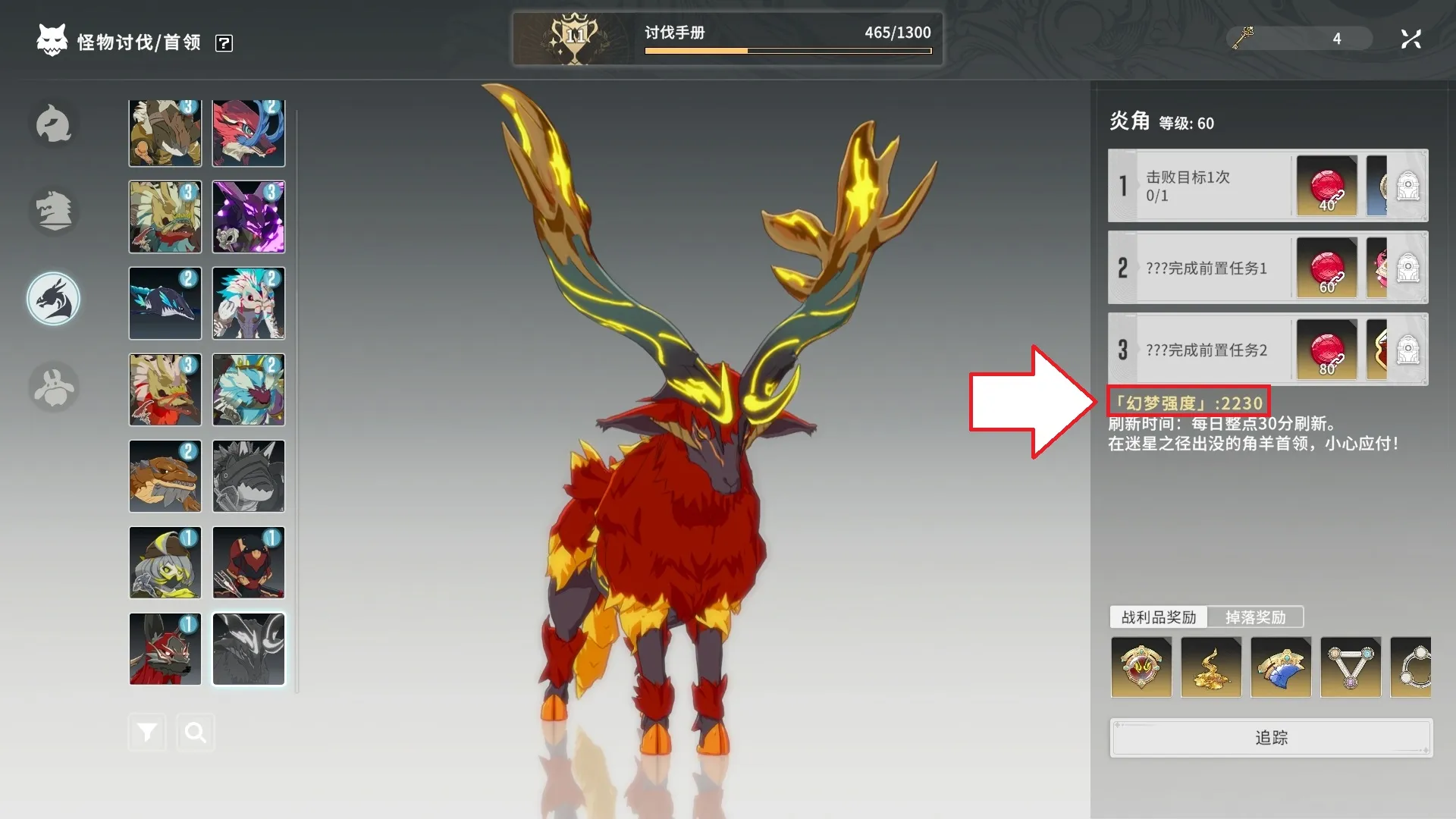Close the monster hunt screen
This screenshot has width=1456, height=819.
pos(1410,39)
